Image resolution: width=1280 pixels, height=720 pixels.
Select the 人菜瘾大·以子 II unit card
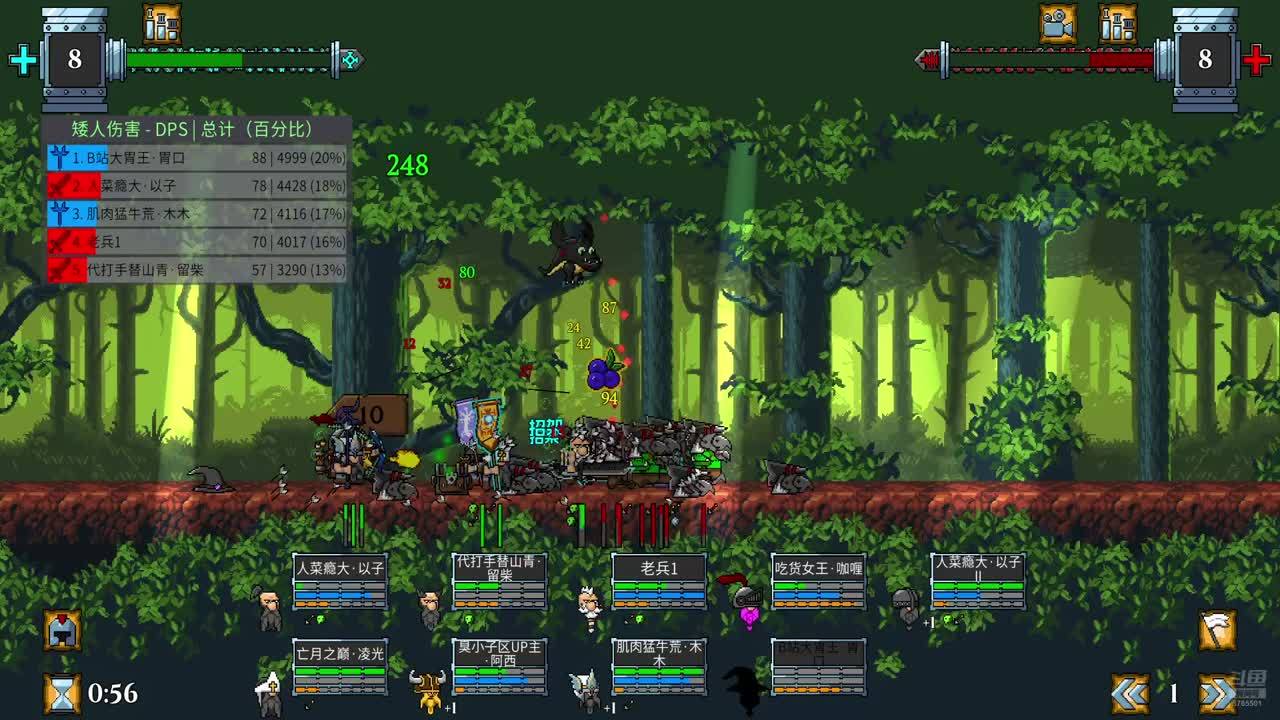tap(978, 581)
